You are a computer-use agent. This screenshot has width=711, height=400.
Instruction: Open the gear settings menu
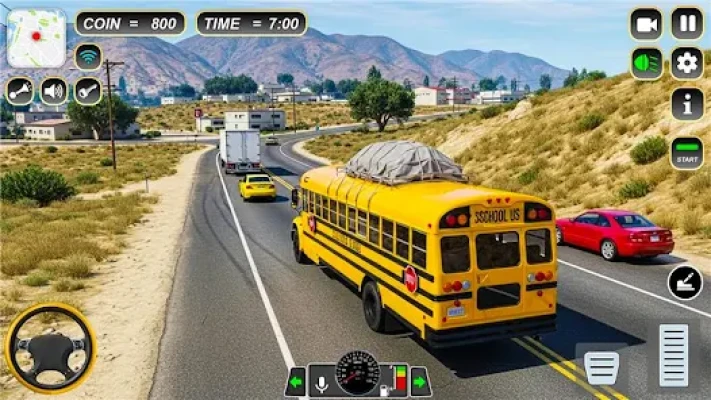point(687,63)
